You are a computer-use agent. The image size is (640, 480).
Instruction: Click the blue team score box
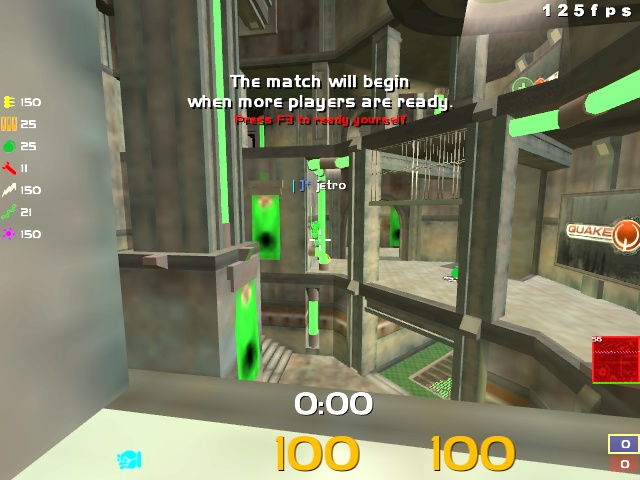[625, 444]
